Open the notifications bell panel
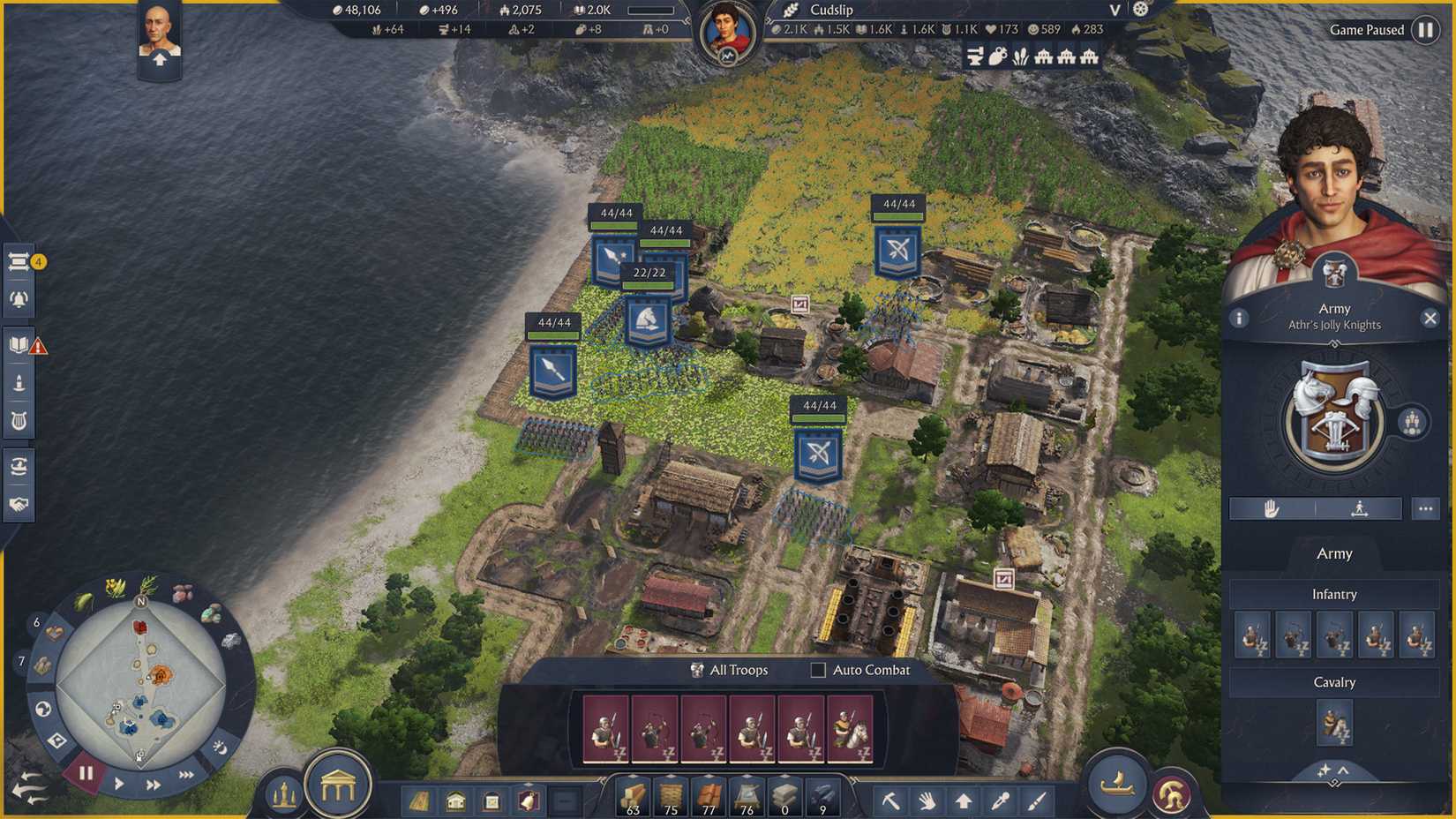 click(19, 298)
